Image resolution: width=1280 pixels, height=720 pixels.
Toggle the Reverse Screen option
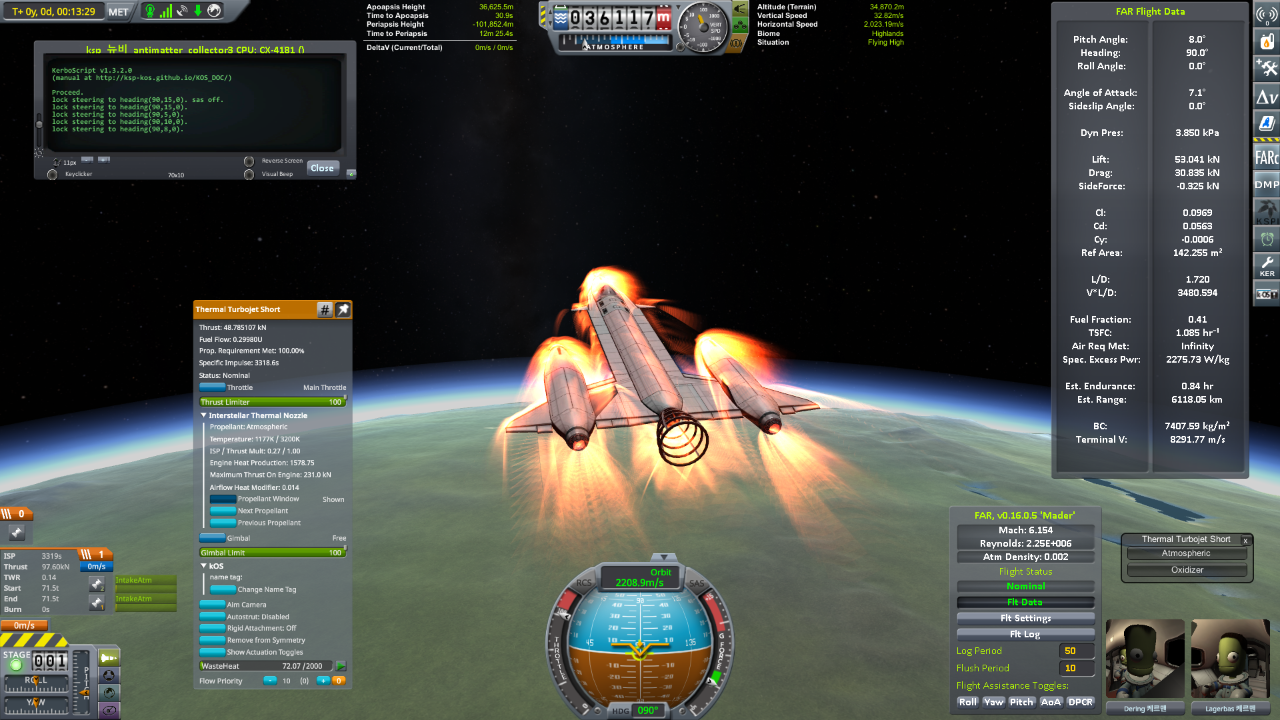[x=249, y=161]
